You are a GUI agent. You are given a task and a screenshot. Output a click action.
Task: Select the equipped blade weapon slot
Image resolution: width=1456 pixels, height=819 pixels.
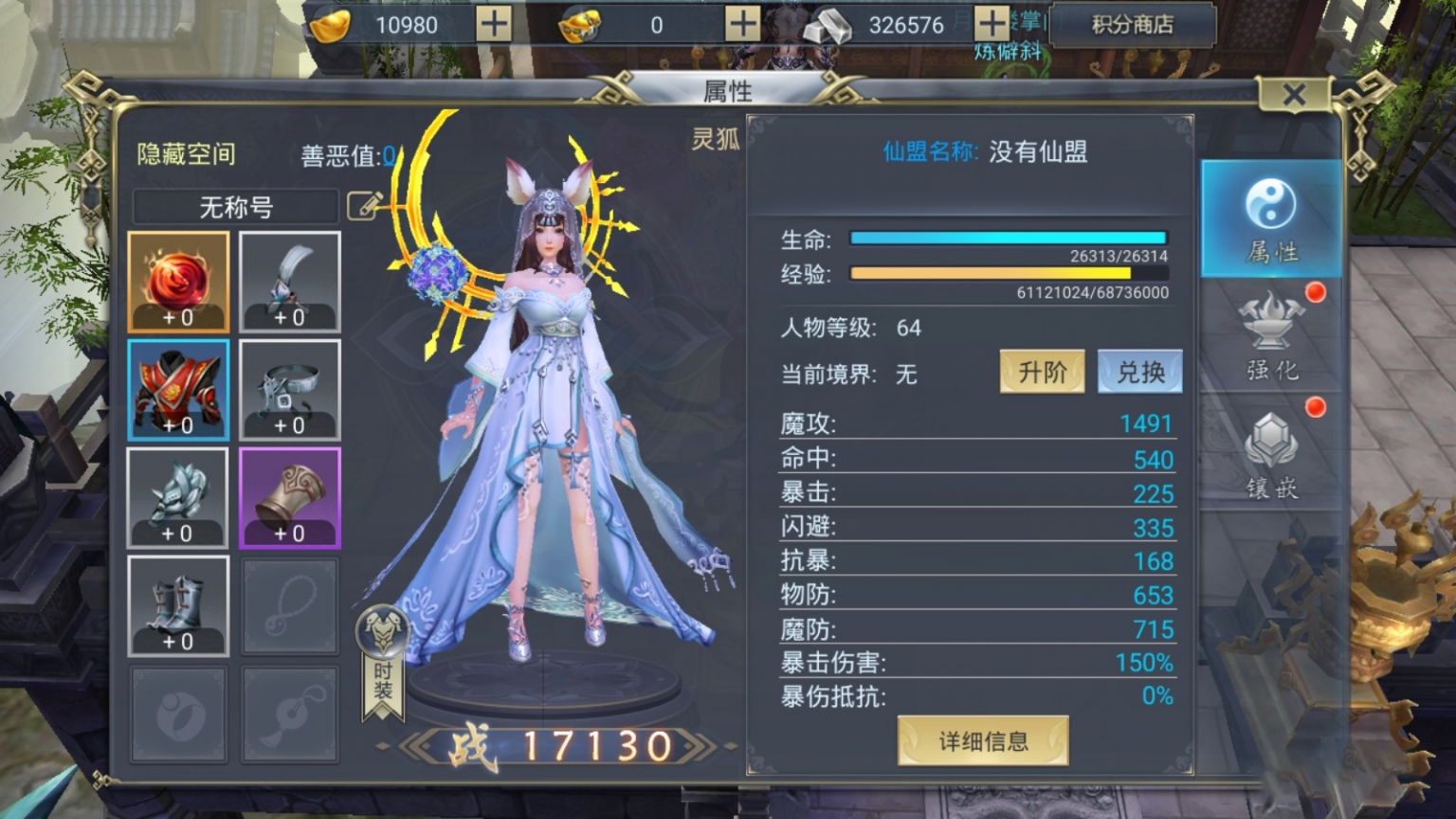(x=289, y=280)
